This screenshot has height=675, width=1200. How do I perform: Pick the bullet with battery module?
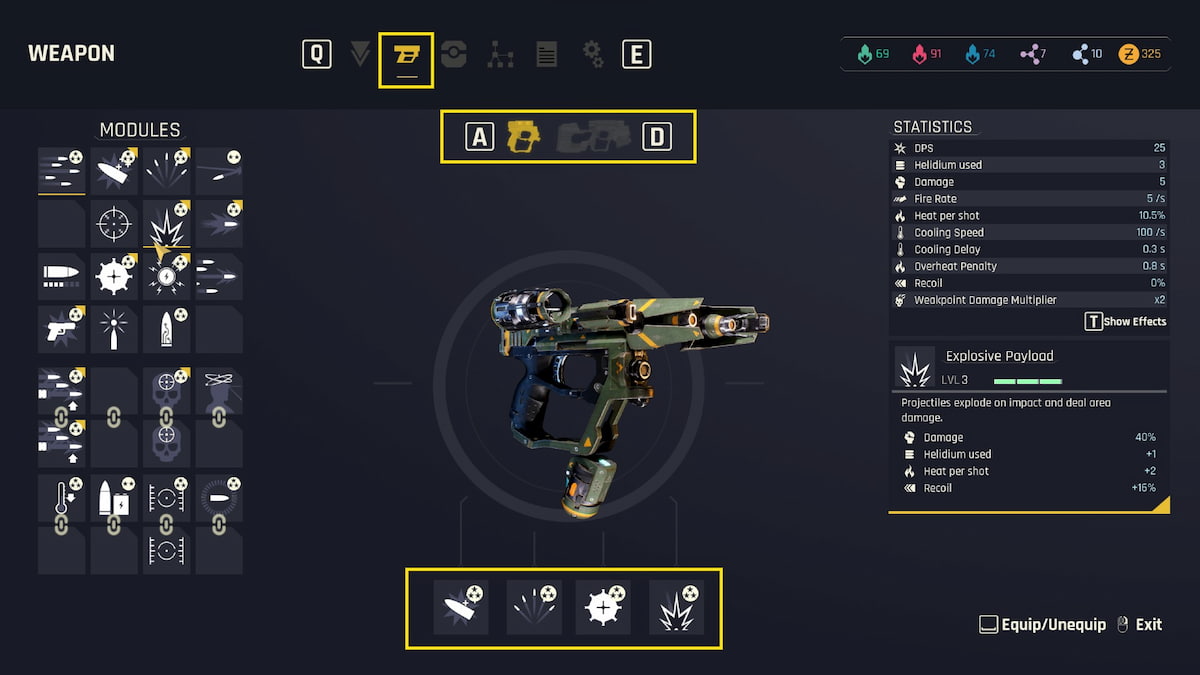114,498
